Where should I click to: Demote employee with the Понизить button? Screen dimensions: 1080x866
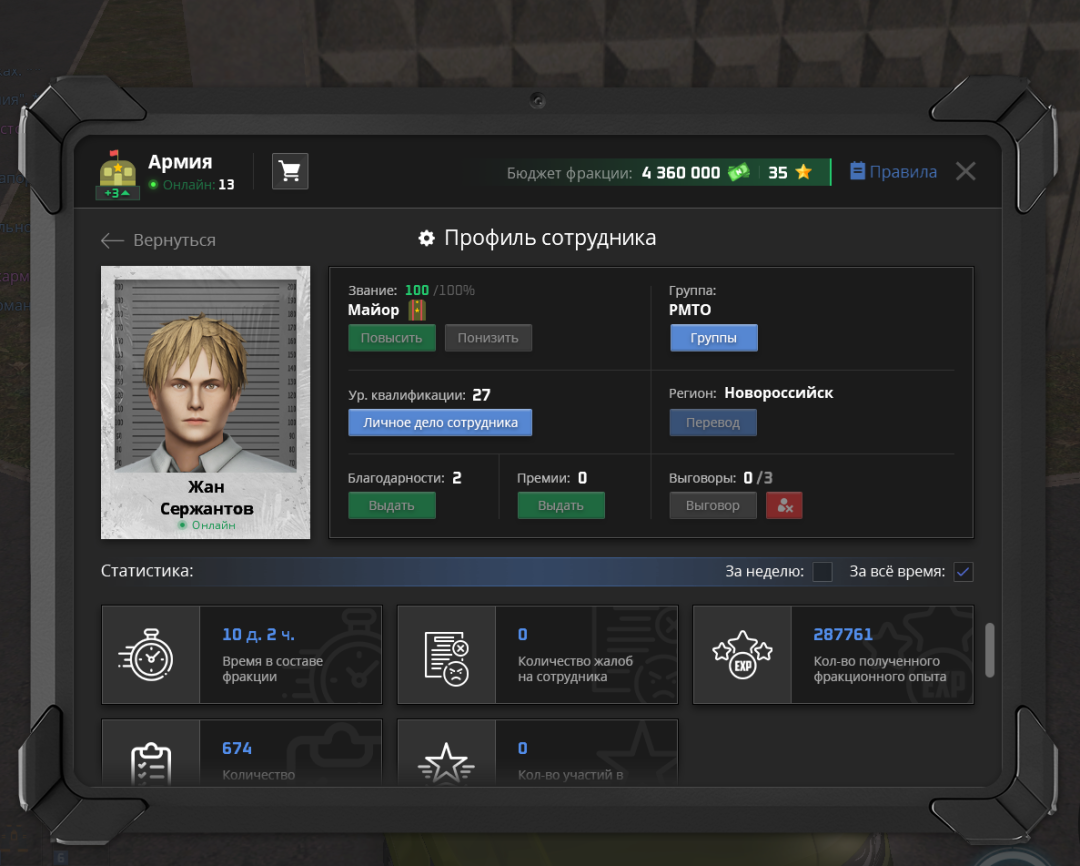click(x=488, y=338)
